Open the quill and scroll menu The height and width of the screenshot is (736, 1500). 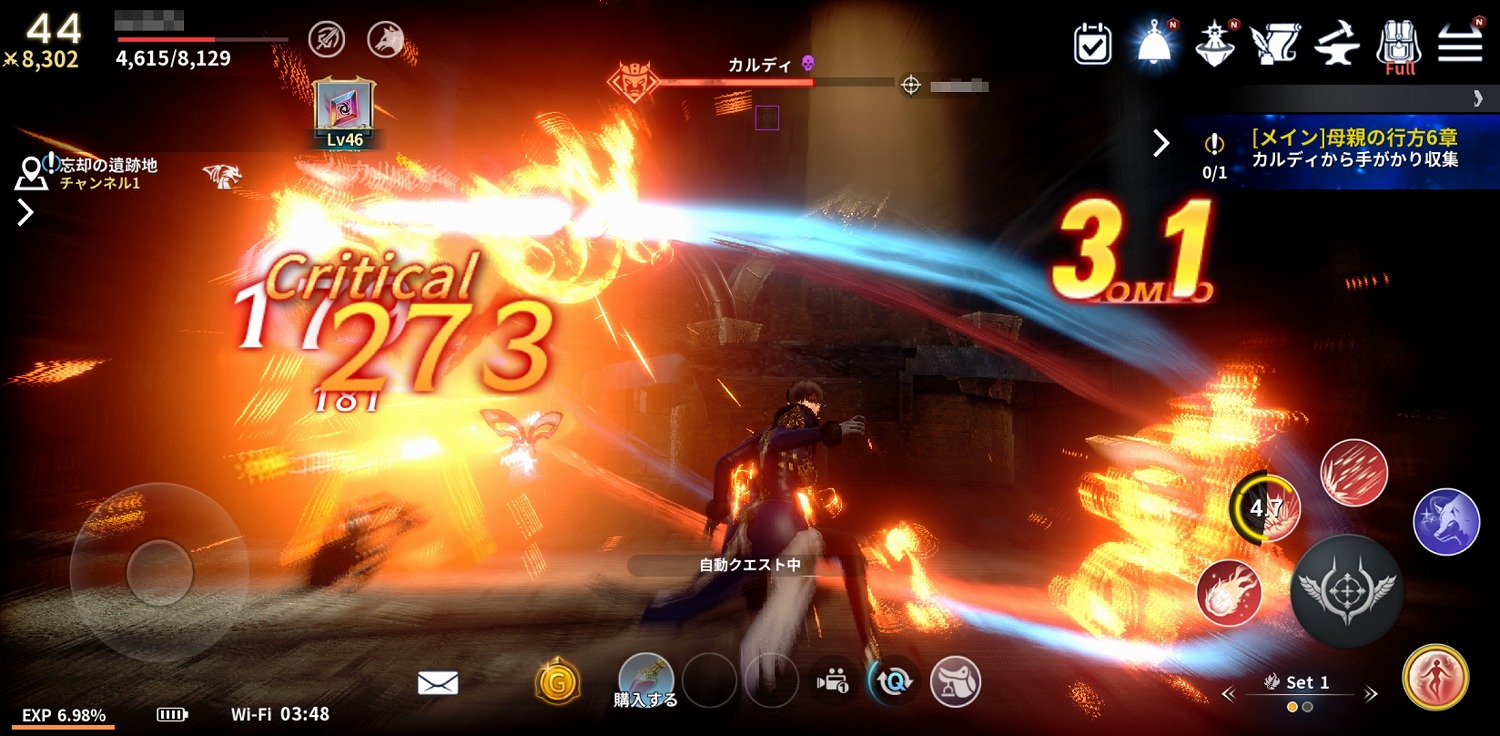[1274, 44]
